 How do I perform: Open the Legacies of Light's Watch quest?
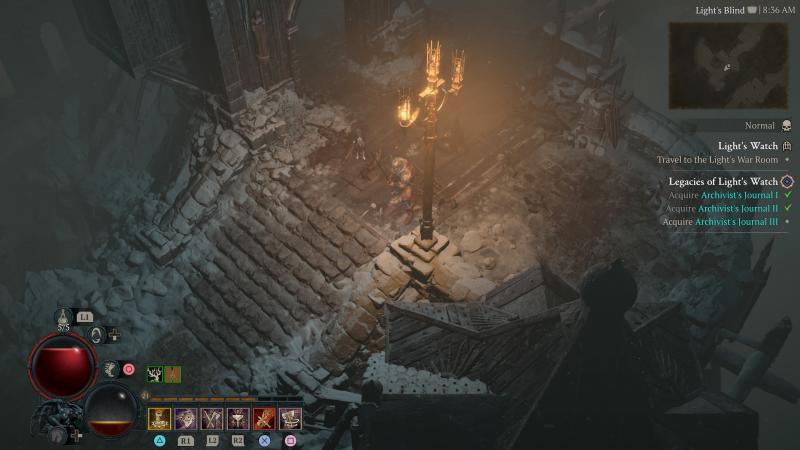[x=723, y=181]
